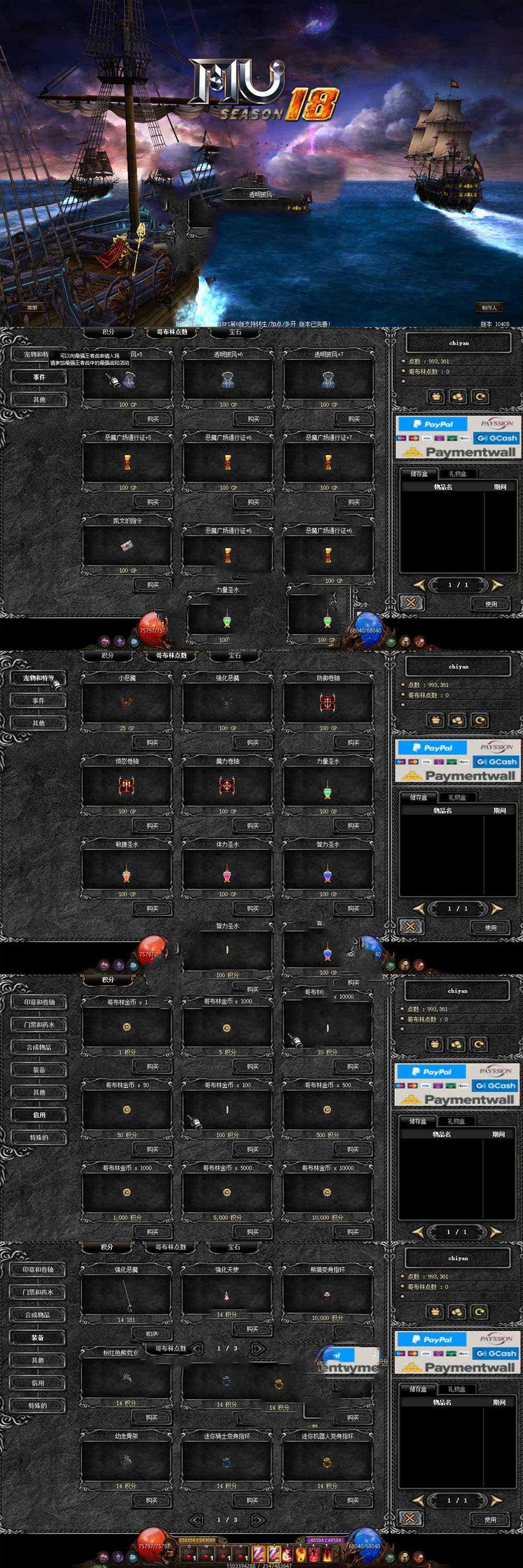The width and height of the screenshot is (523, 1568).
Task: Select the 哥布林金币 x 500 pack
Action: [327, 1110]
